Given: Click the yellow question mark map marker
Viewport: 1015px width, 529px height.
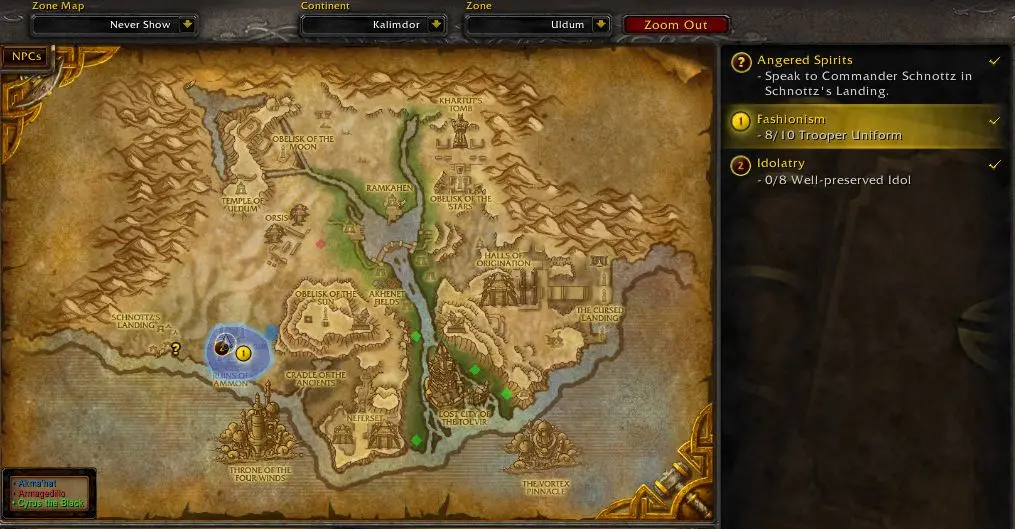Looking at the screenshot, I should click(176, 349).
